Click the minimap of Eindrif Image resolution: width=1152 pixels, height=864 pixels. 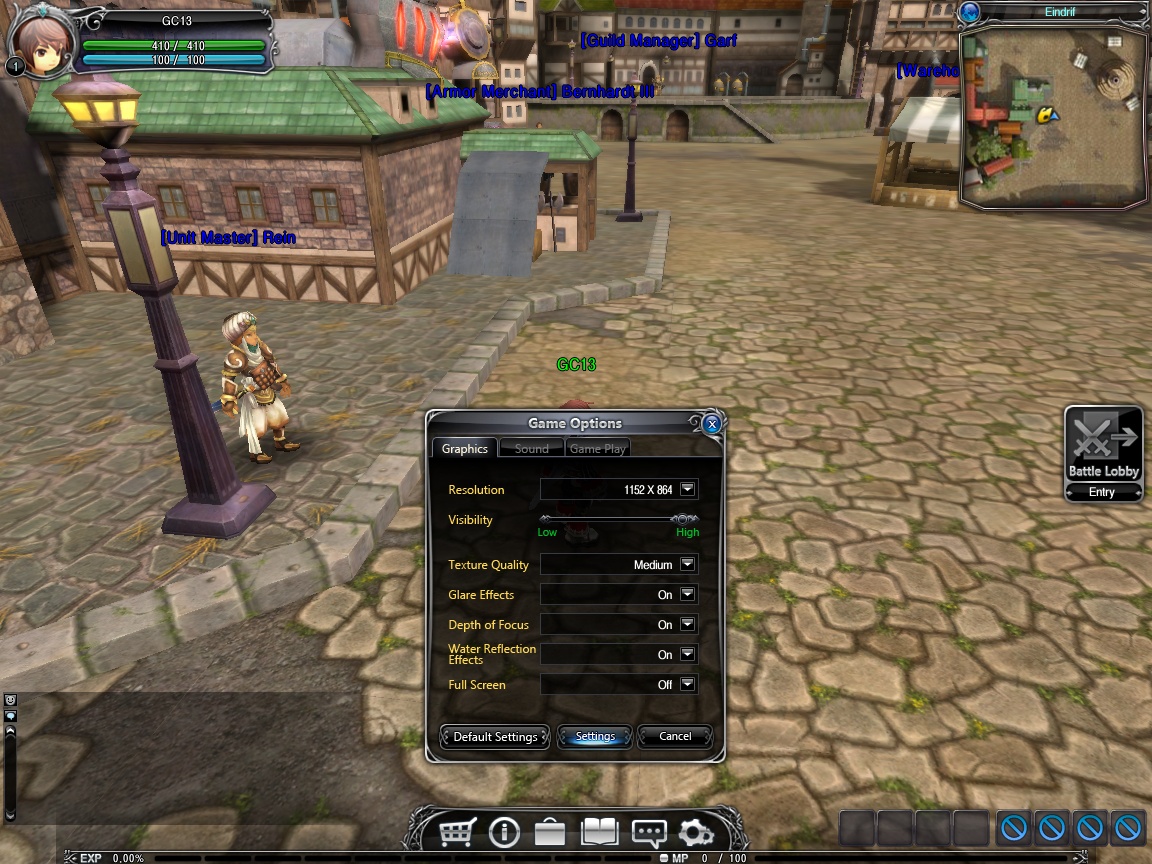pyautogui.click(x=1053, y=117)
